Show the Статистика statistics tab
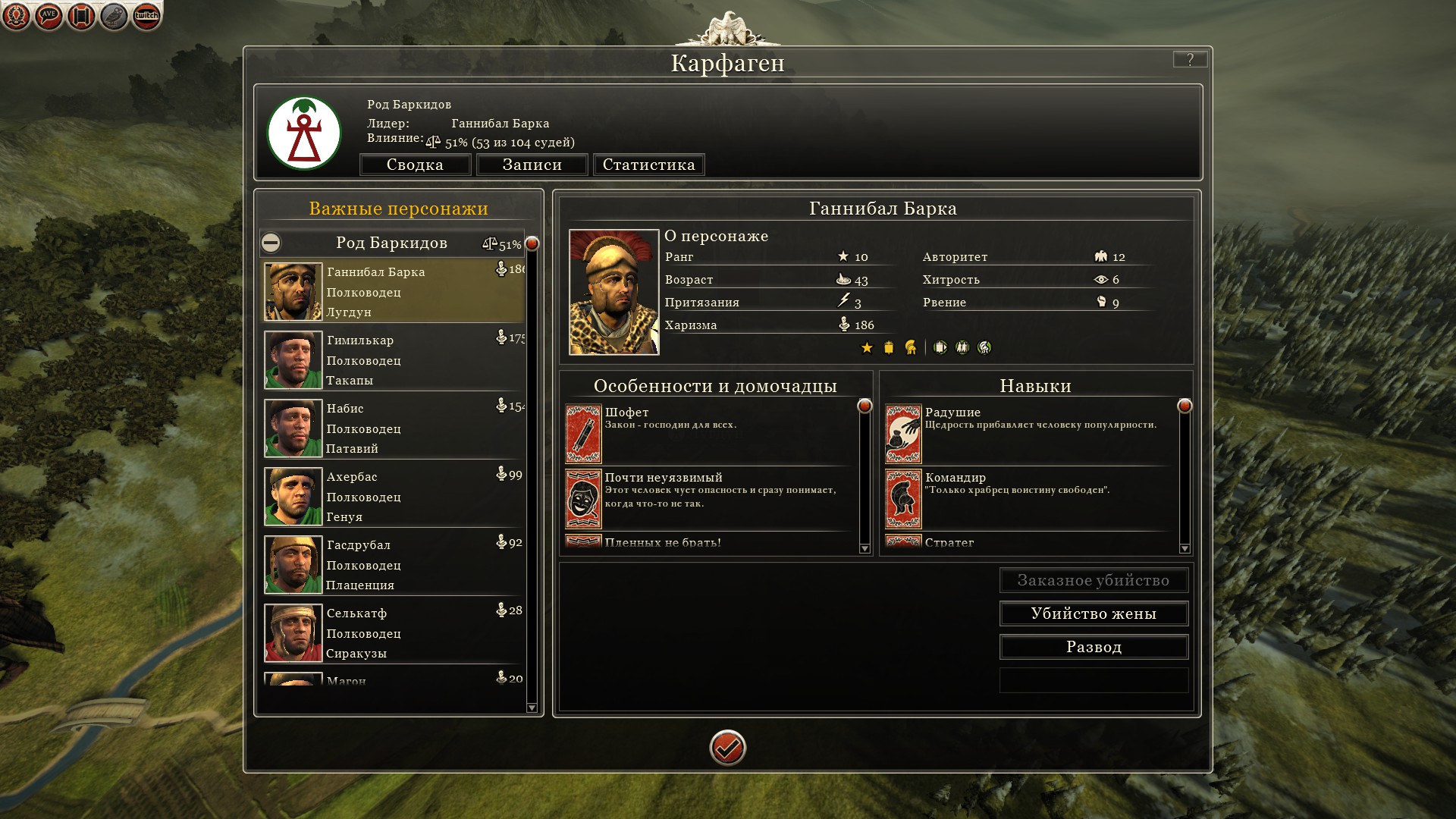The height and width of the screenshot is (819, 1456). [x=648, y=165]
